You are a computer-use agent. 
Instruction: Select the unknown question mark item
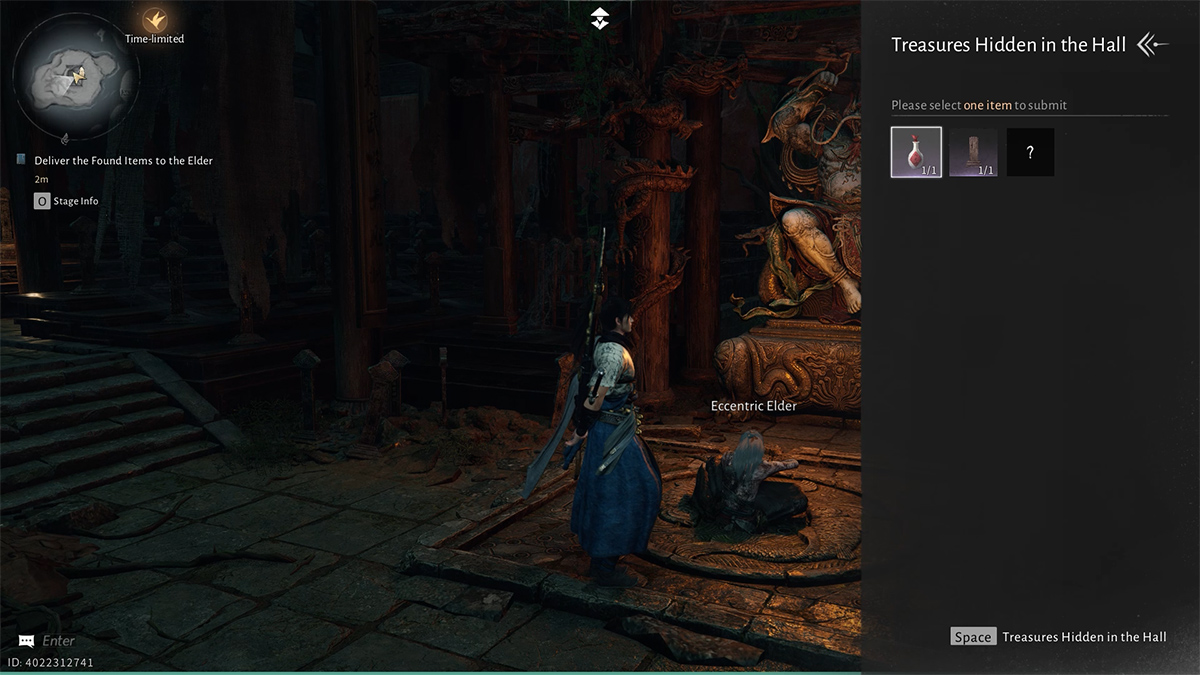pyautogui.click(x=1030, y=152)
